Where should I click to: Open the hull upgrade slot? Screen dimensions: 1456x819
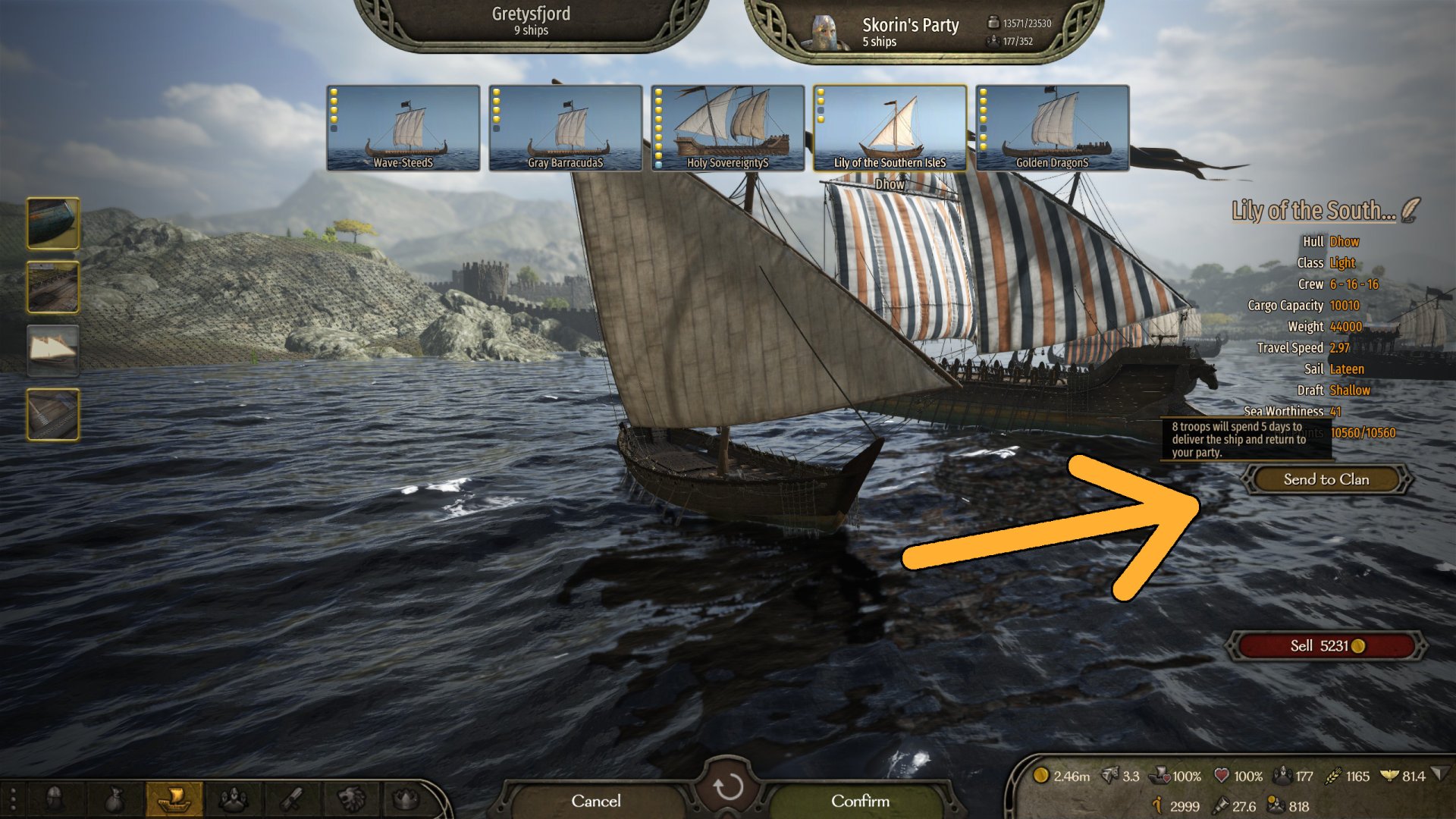(53, 223)
